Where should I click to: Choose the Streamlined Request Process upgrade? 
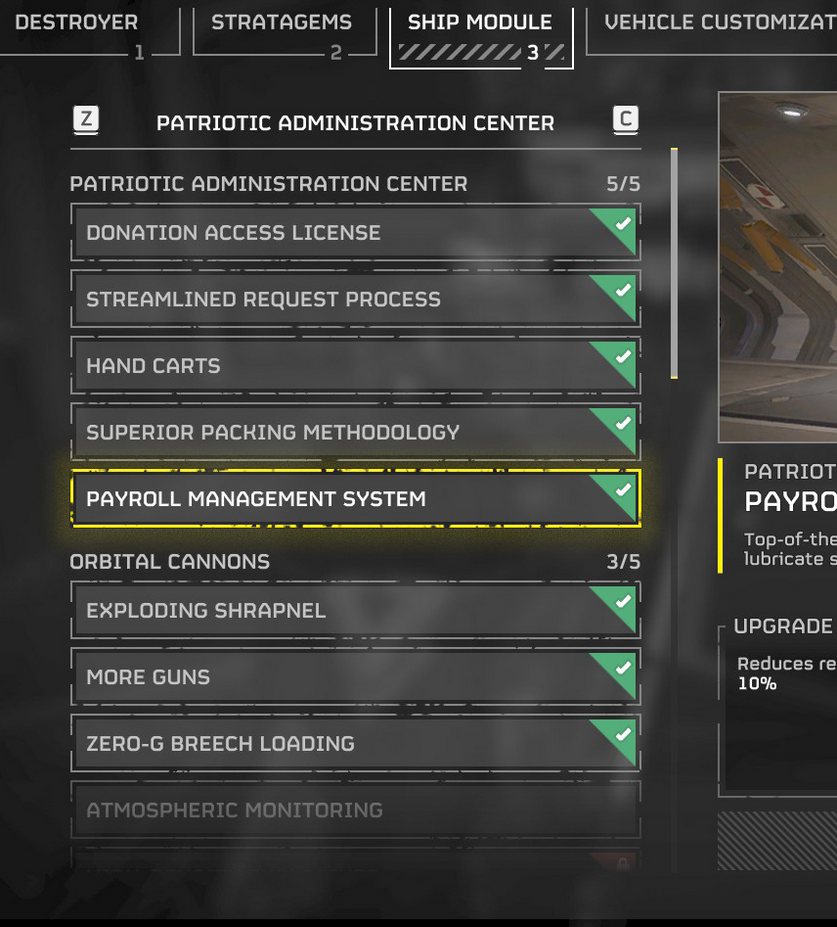pos(355,299)
